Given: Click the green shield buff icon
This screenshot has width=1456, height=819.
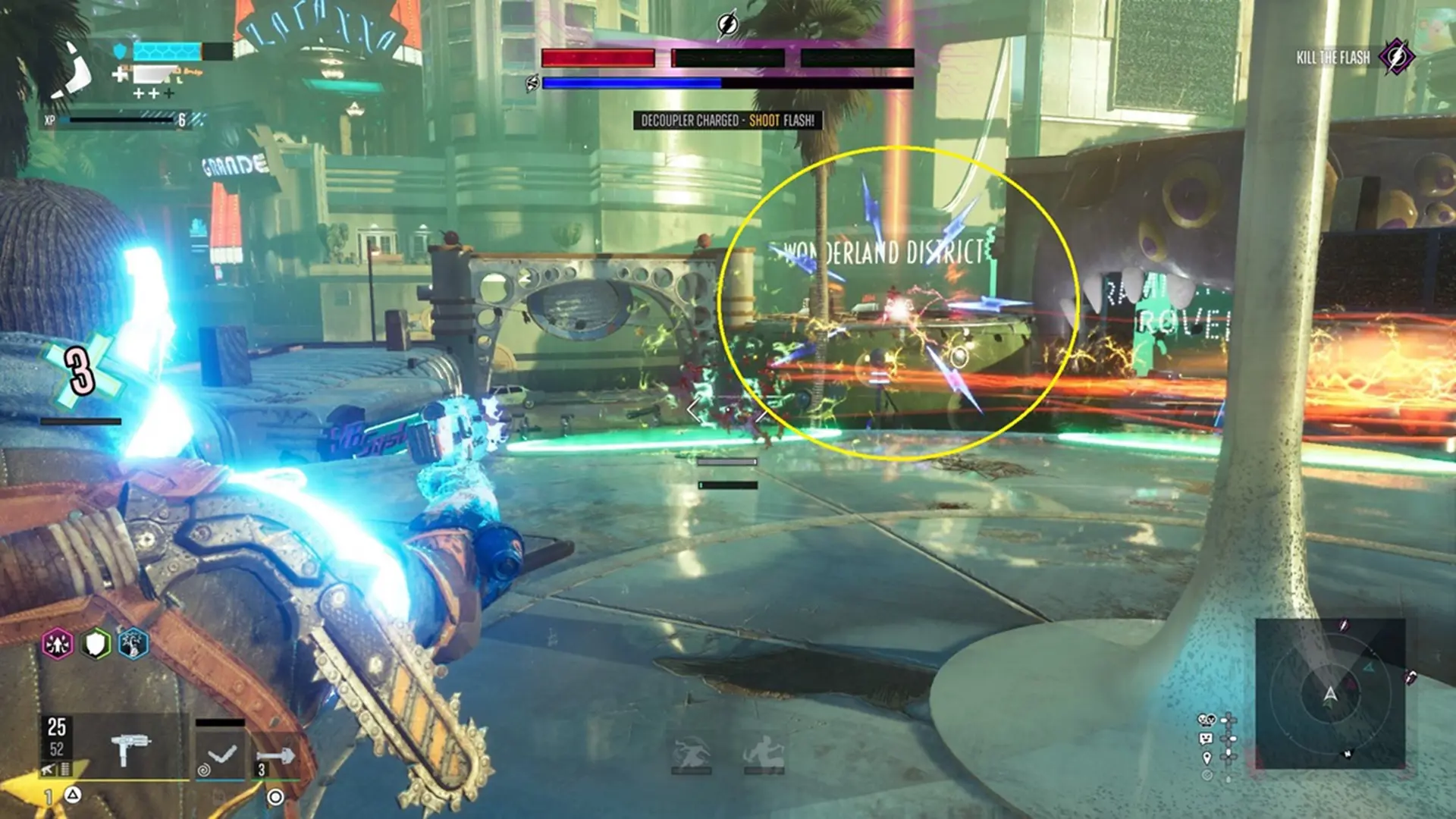Looking at the screenshot, I should [x=96, y=645].
